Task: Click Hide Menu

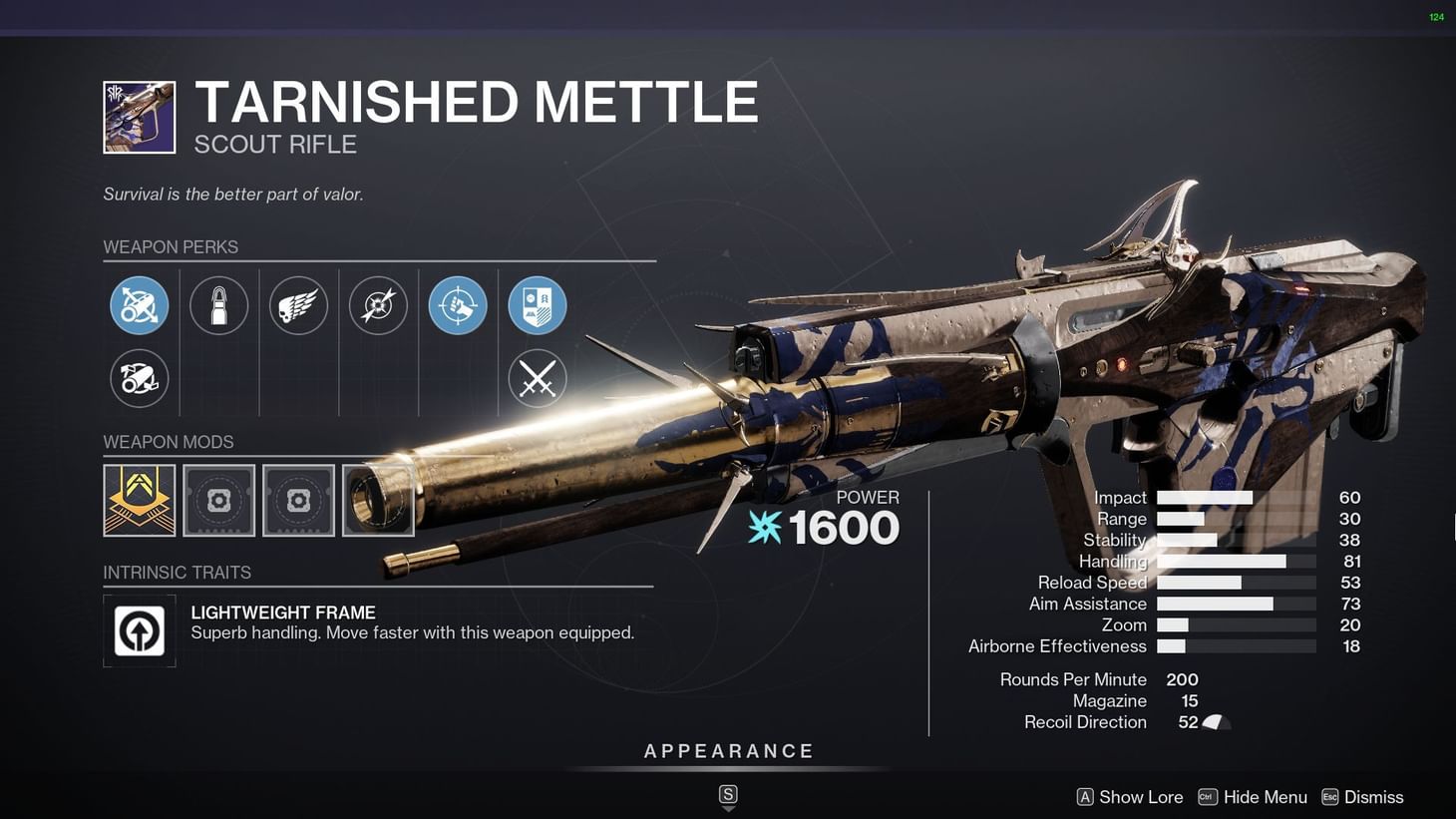Action: (x=1266, y=796)
